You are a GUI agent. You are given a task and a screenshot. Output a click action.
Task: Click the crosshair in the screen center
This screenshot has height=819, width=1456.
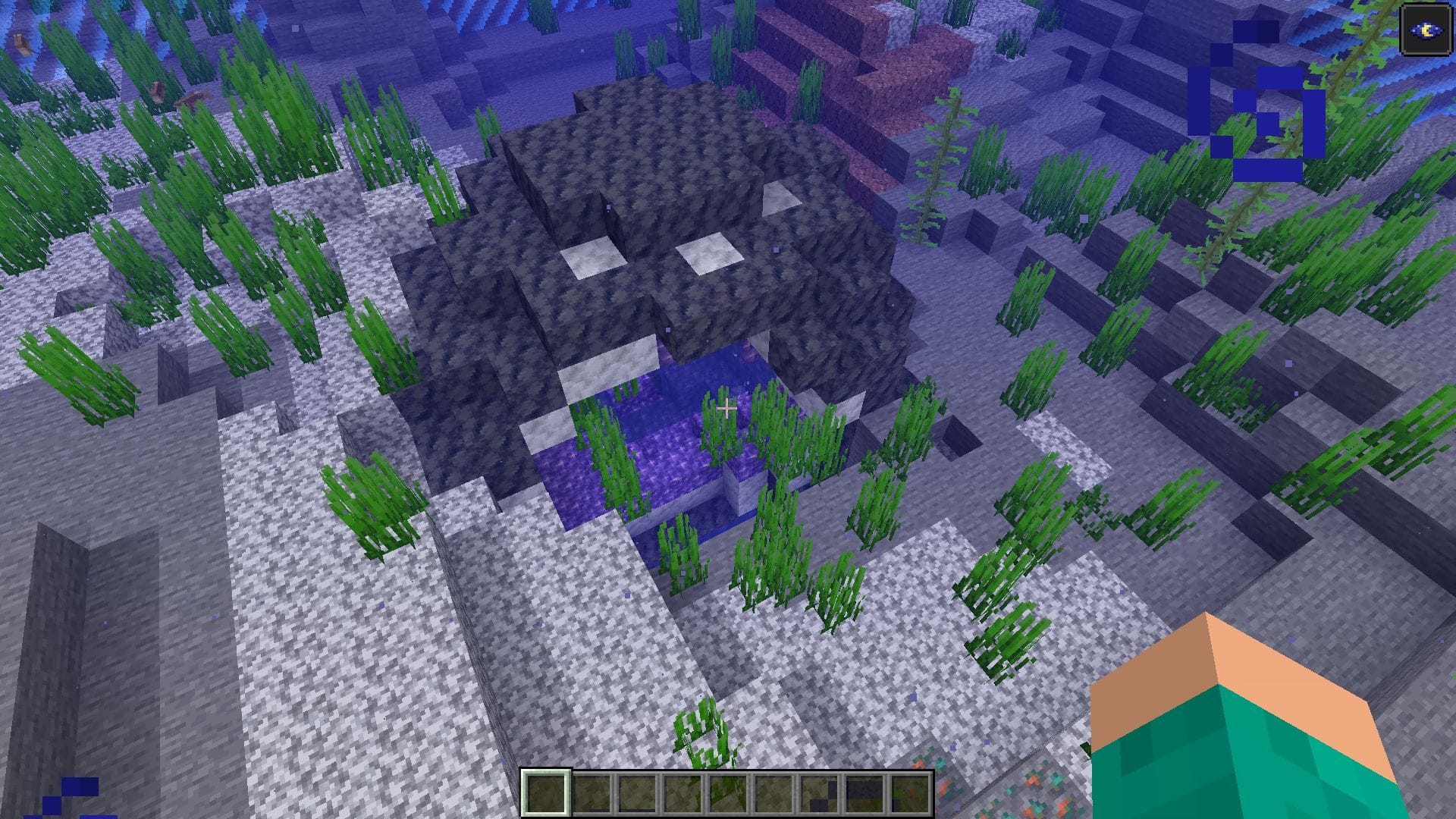(726, 409)
